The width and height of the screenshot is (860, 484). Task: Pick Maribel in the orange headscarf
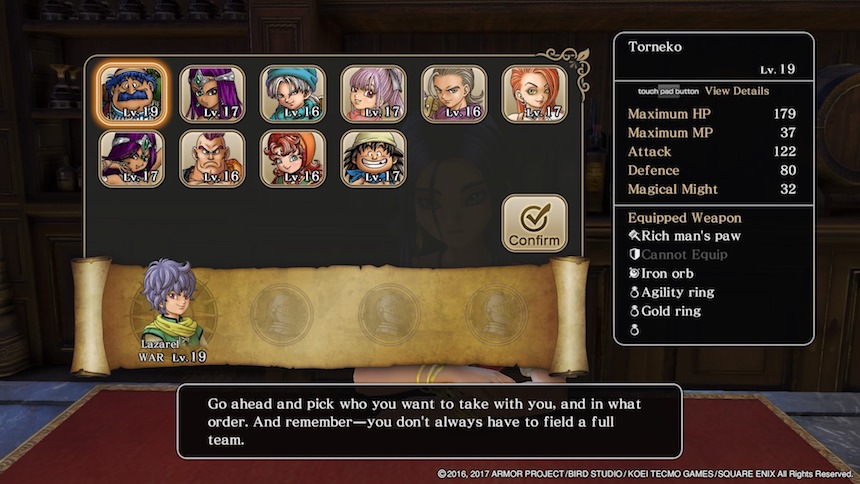click(x=293, y=158)
